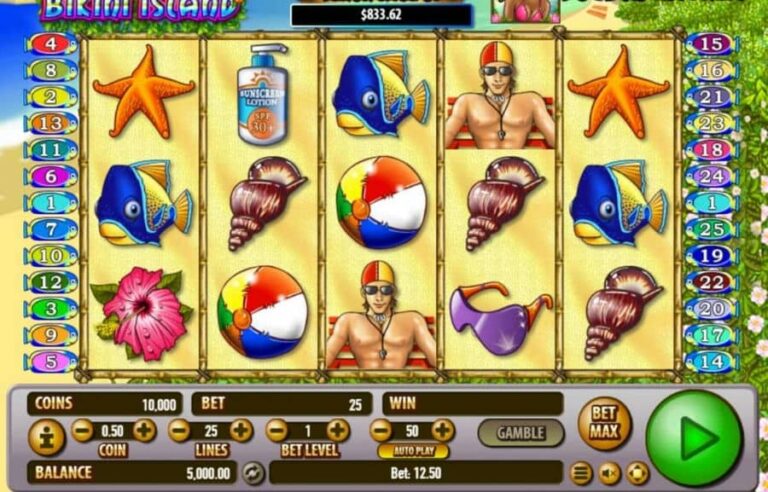Image resolution: width=768 pixels, height=492 pixels.
Task: Select payline 15 marker
Action: tap(711, 44)
